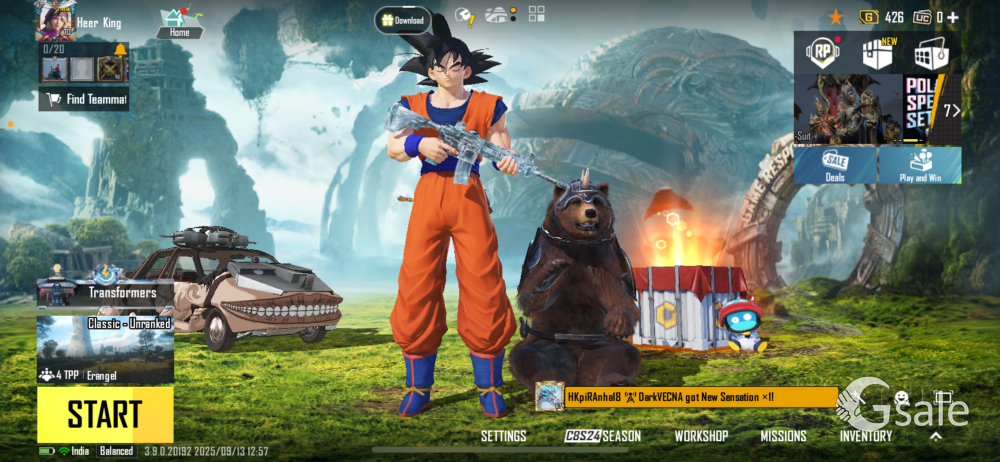This screenshot has height=462, width=1000.
Task: Open the Deals sale panel
Action: (835, 165)
